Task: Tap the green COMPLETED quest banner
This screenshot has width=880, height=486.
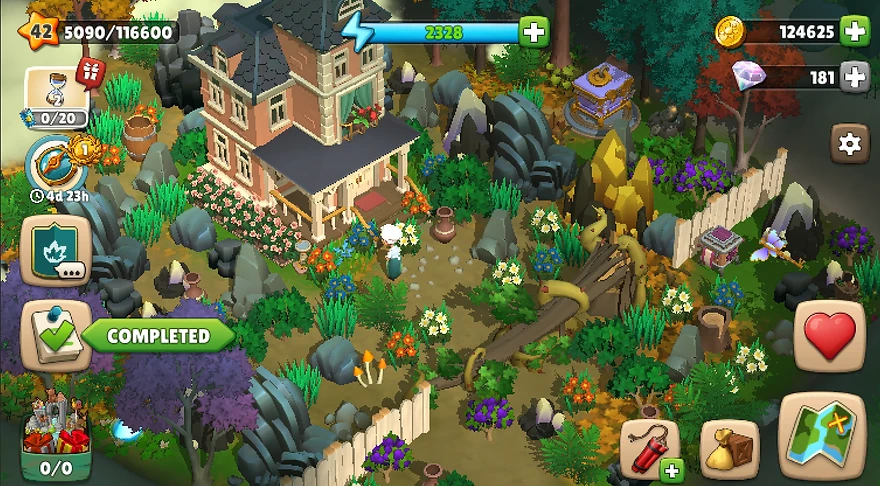Action: 158,336
